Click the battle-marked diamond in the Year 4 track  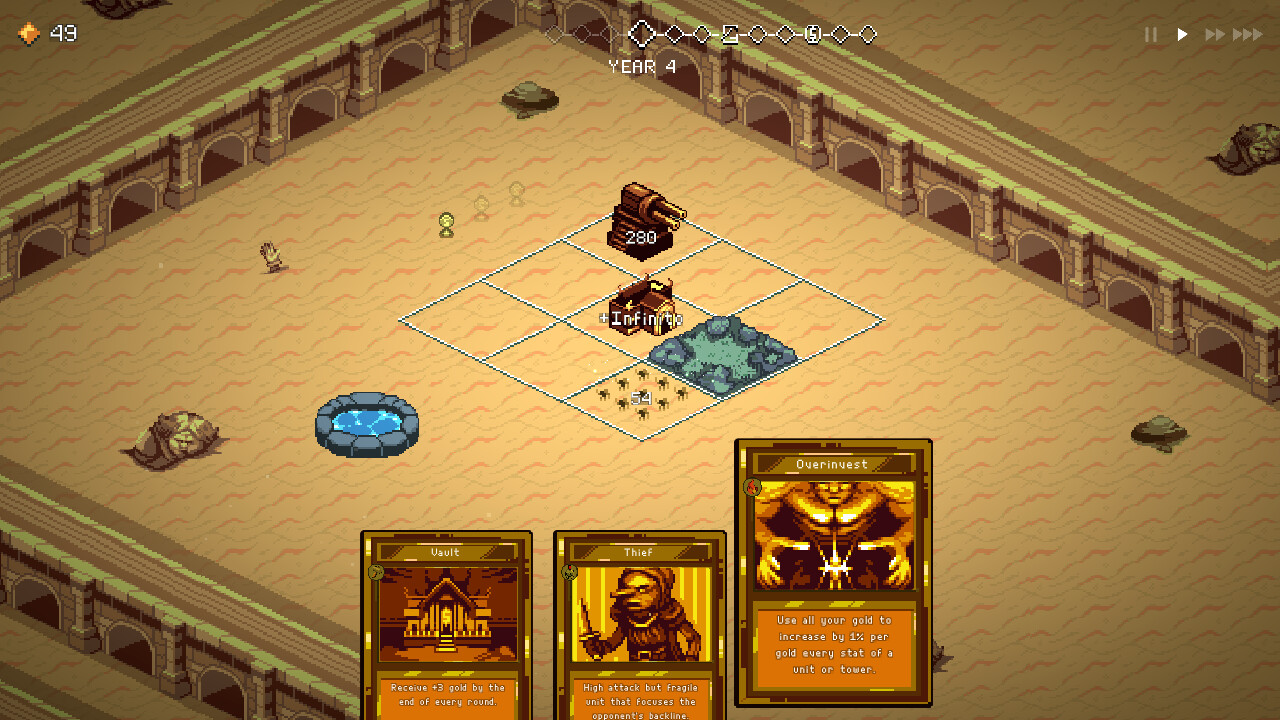[731, 33]
